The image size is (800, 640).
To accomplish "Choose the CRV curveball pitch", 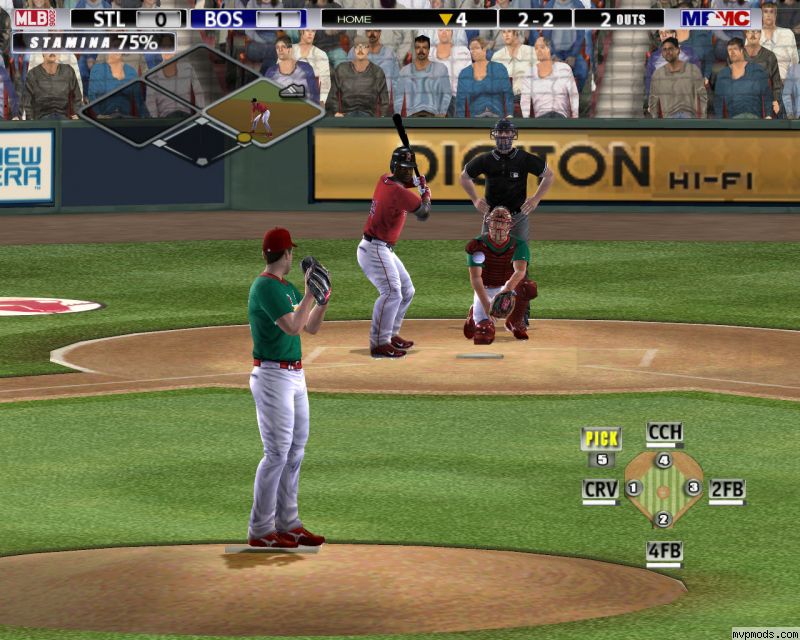I will coord(600,489).
